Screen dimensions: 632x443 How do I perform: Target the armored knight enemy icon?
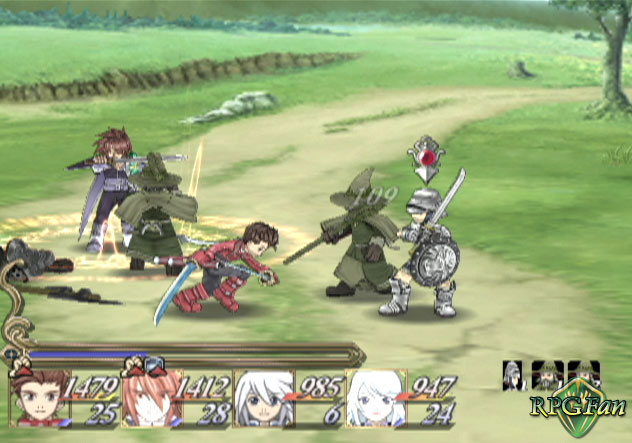[514, 375]
